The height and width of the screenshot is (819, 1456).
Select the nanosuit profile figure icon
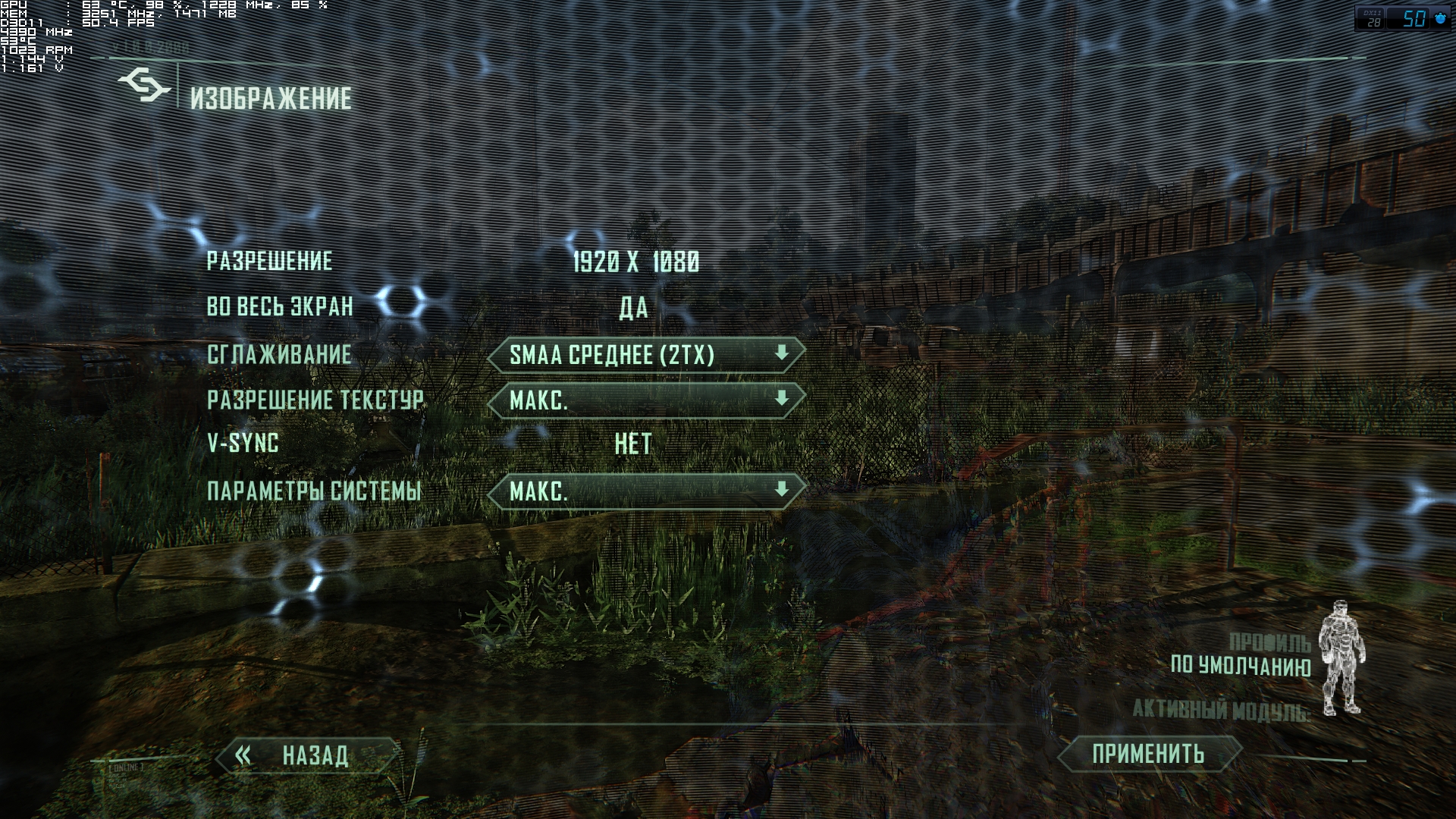point(1341,658)
